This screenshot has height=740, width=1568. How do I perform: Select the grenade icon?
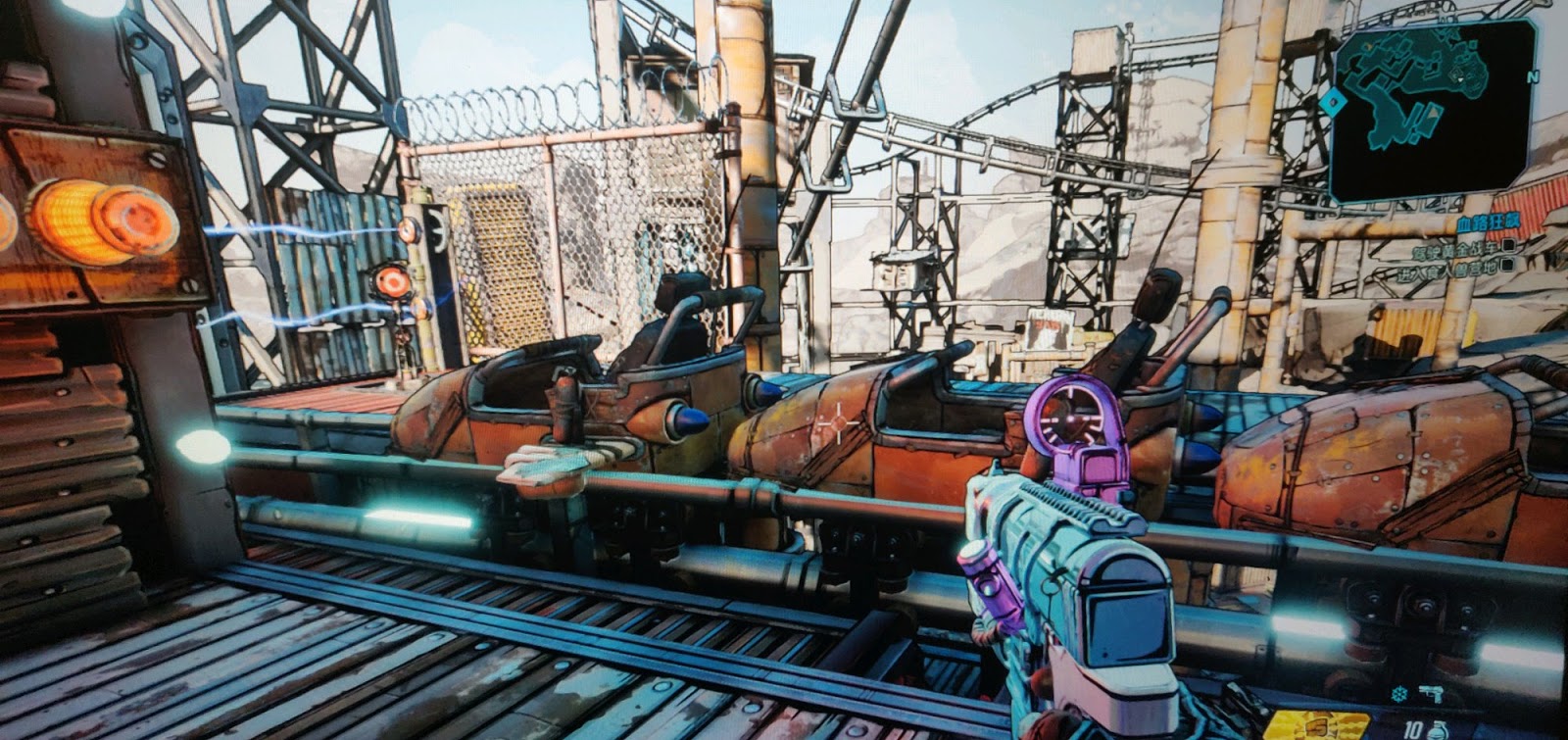click(x=1438, y=729)
